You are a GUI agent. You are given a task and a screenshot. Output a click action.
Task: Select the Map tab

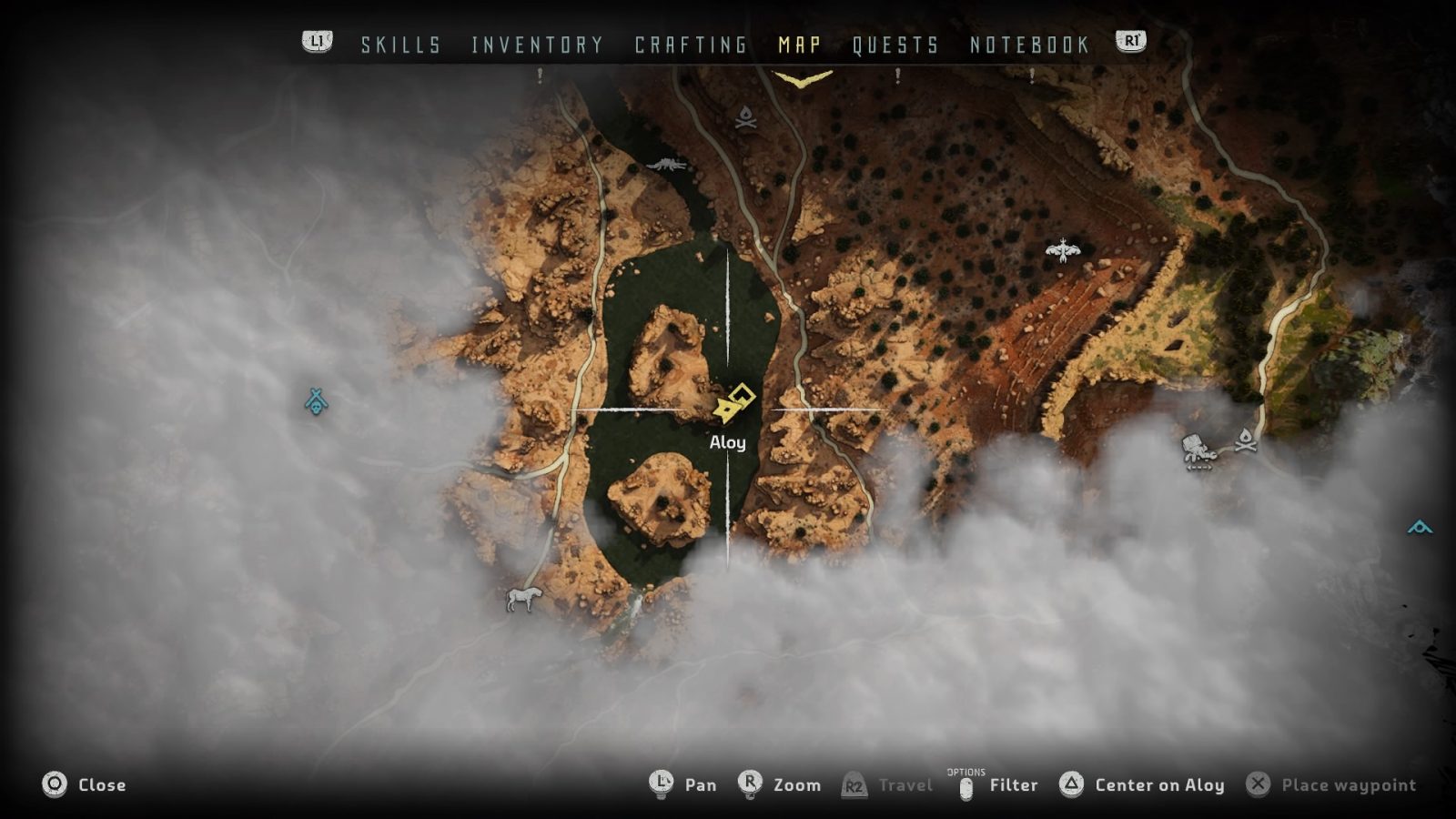click(x=800, y=45)
